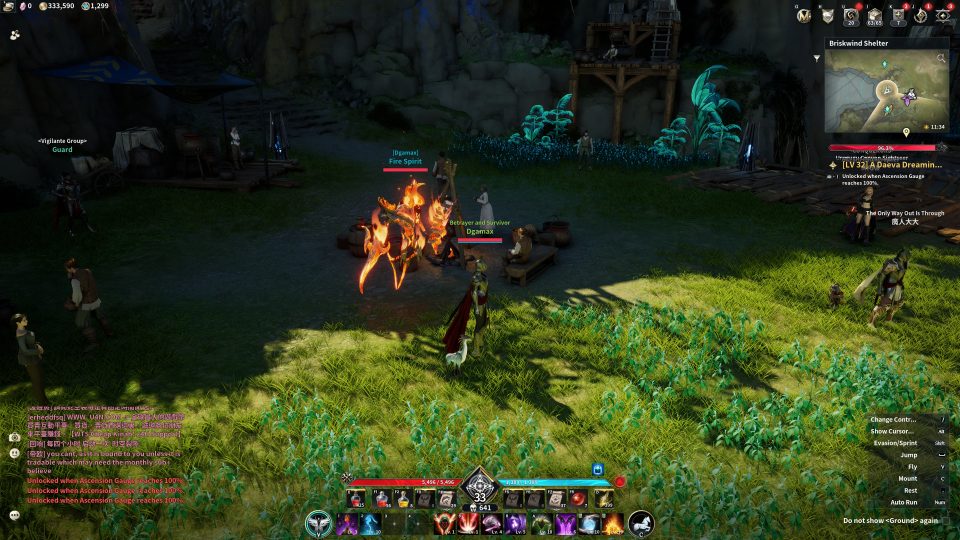The width and height of the screenshot is (960, 540).
Task: Activate the winged Fly ability emblem
Action: coord(320,522)
